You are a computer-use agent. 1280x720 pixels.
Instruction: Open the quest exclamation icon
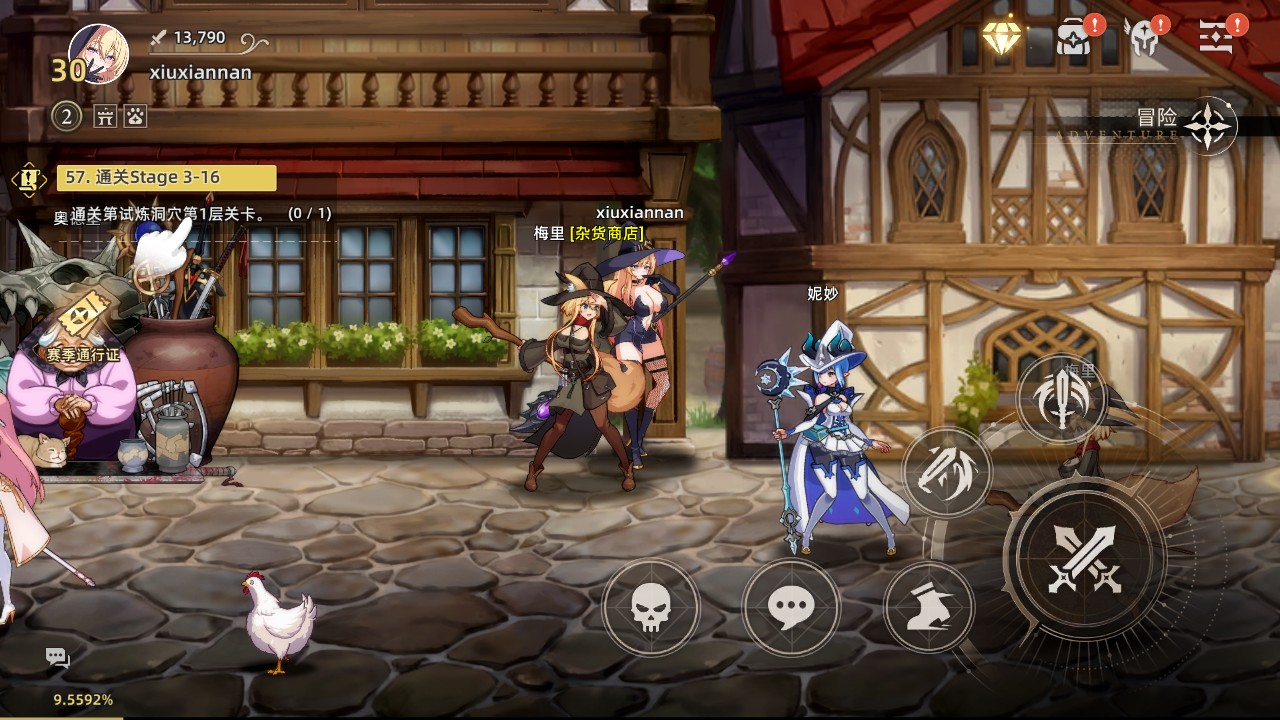(x=29, y=179)
